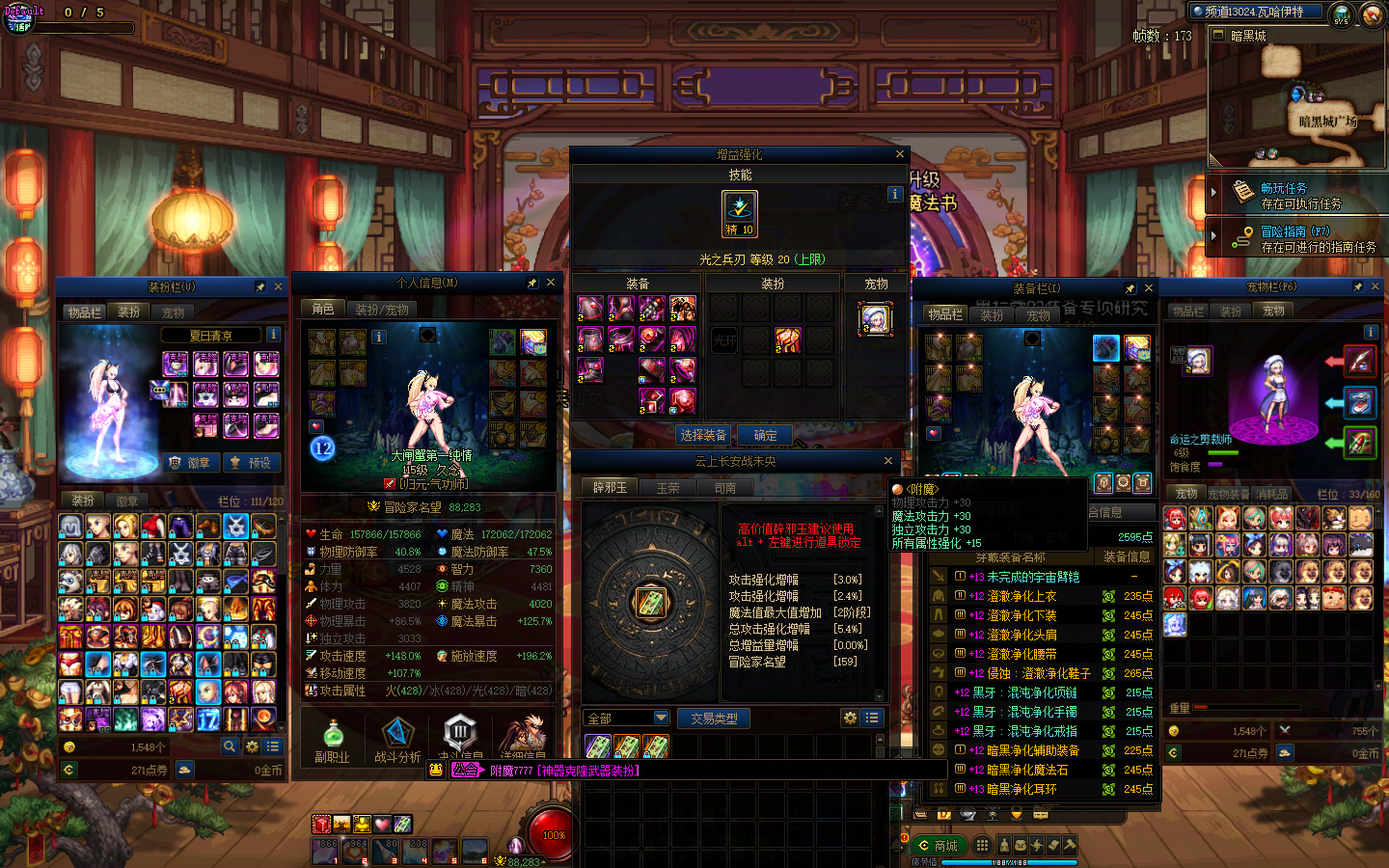Click the 选择装备 button
Image resolution: width=1389 pixels, height=868 pixels.
coord(703,435)
